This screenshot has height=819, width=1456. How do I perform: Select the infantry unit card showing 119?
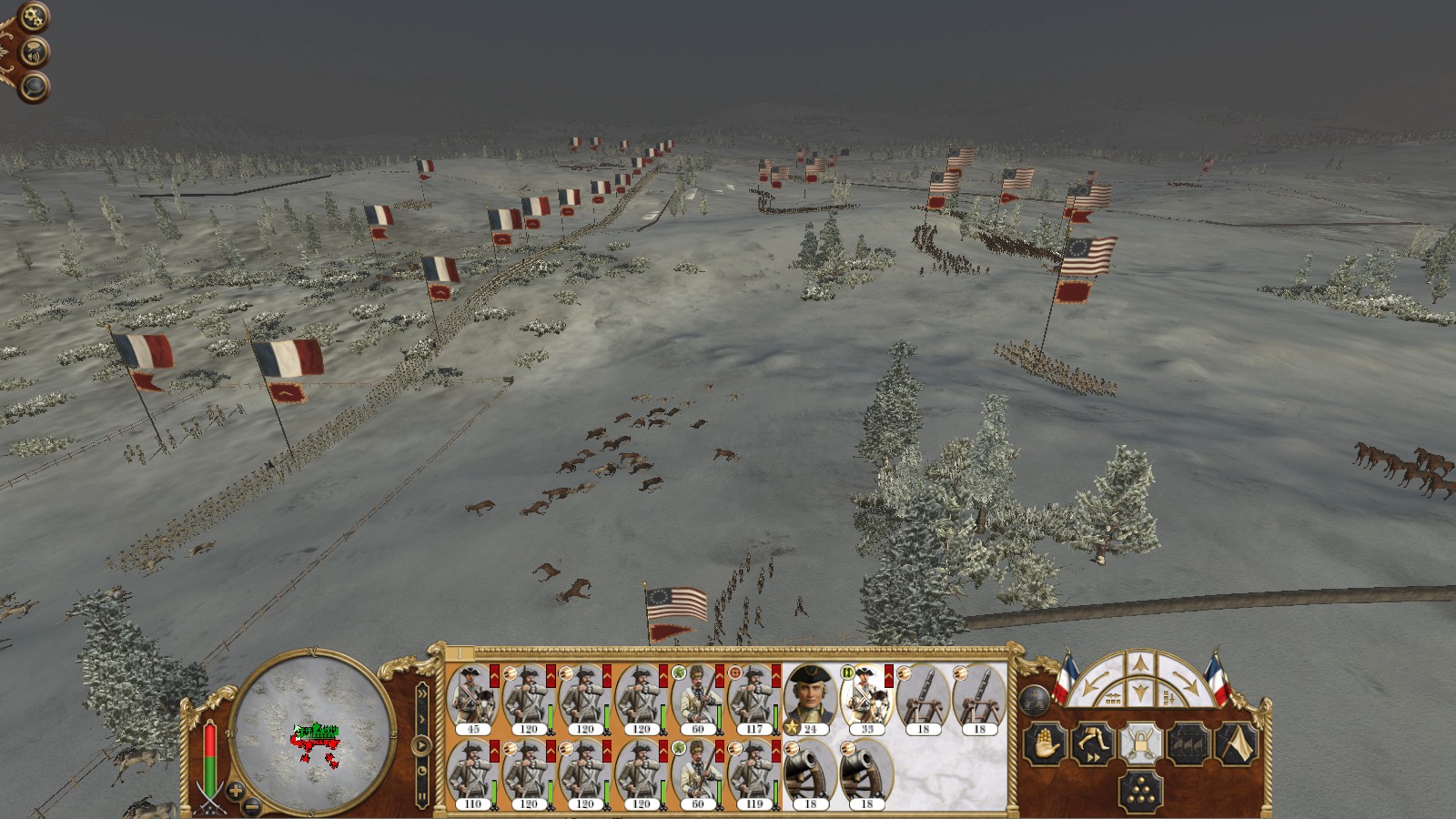pyautogui.click(x=753, y=773)
